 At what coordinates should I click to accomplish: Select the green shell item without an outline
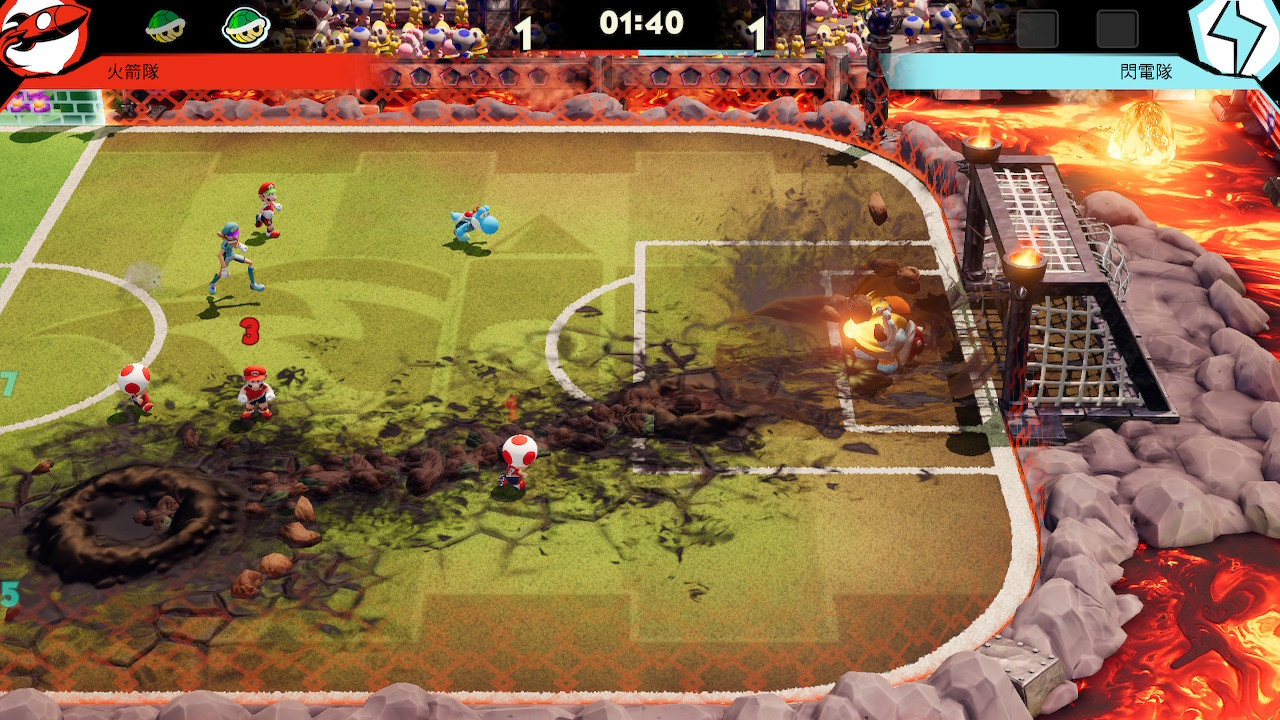[164, 26]
